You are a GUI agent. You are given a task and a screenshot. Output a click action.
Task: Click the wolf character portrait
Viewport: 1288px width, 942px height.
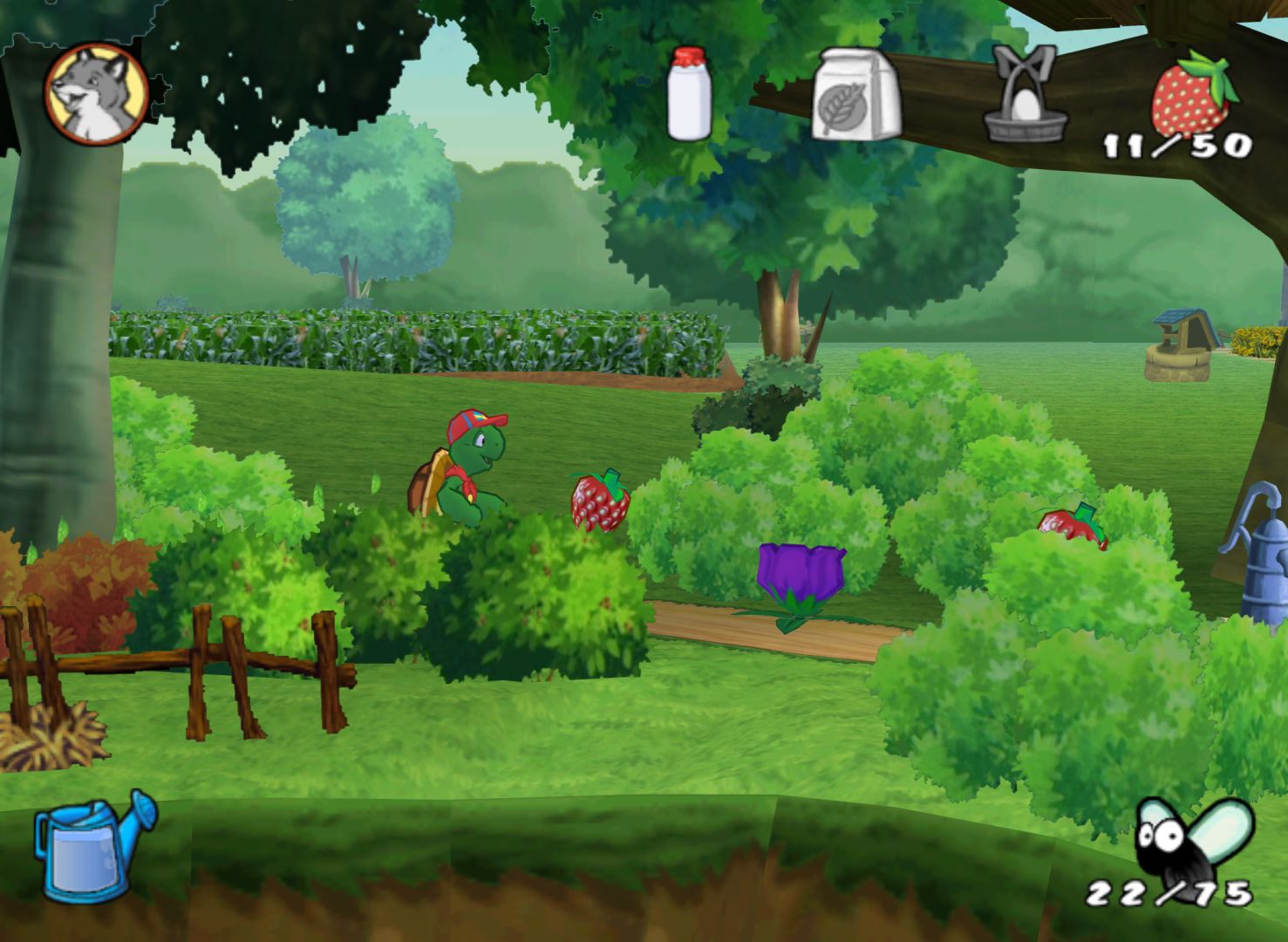[x=96, y=94]
